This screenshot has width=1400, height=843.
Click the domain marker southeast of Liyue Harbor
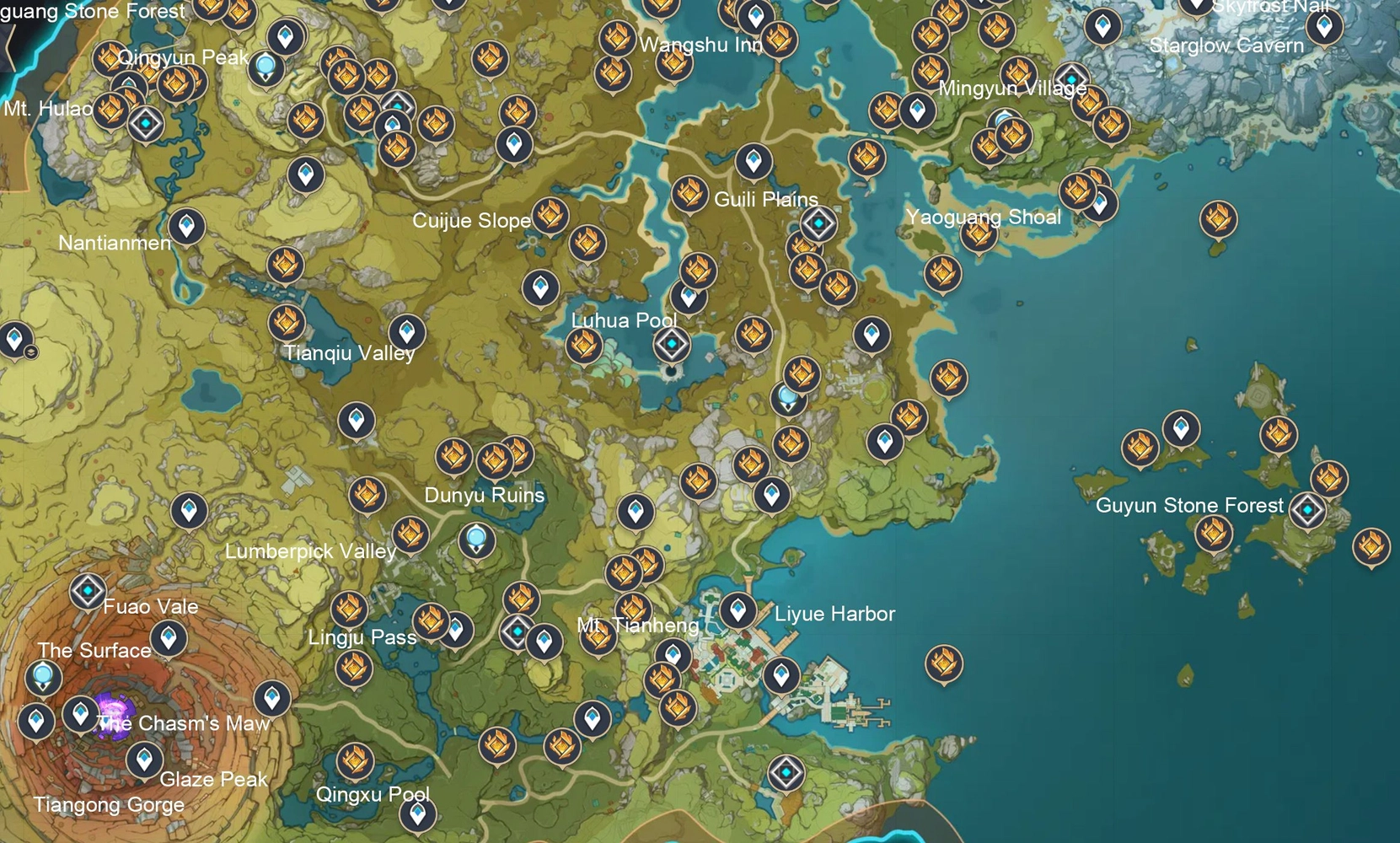pyautogui.click(x=786, y=770)
